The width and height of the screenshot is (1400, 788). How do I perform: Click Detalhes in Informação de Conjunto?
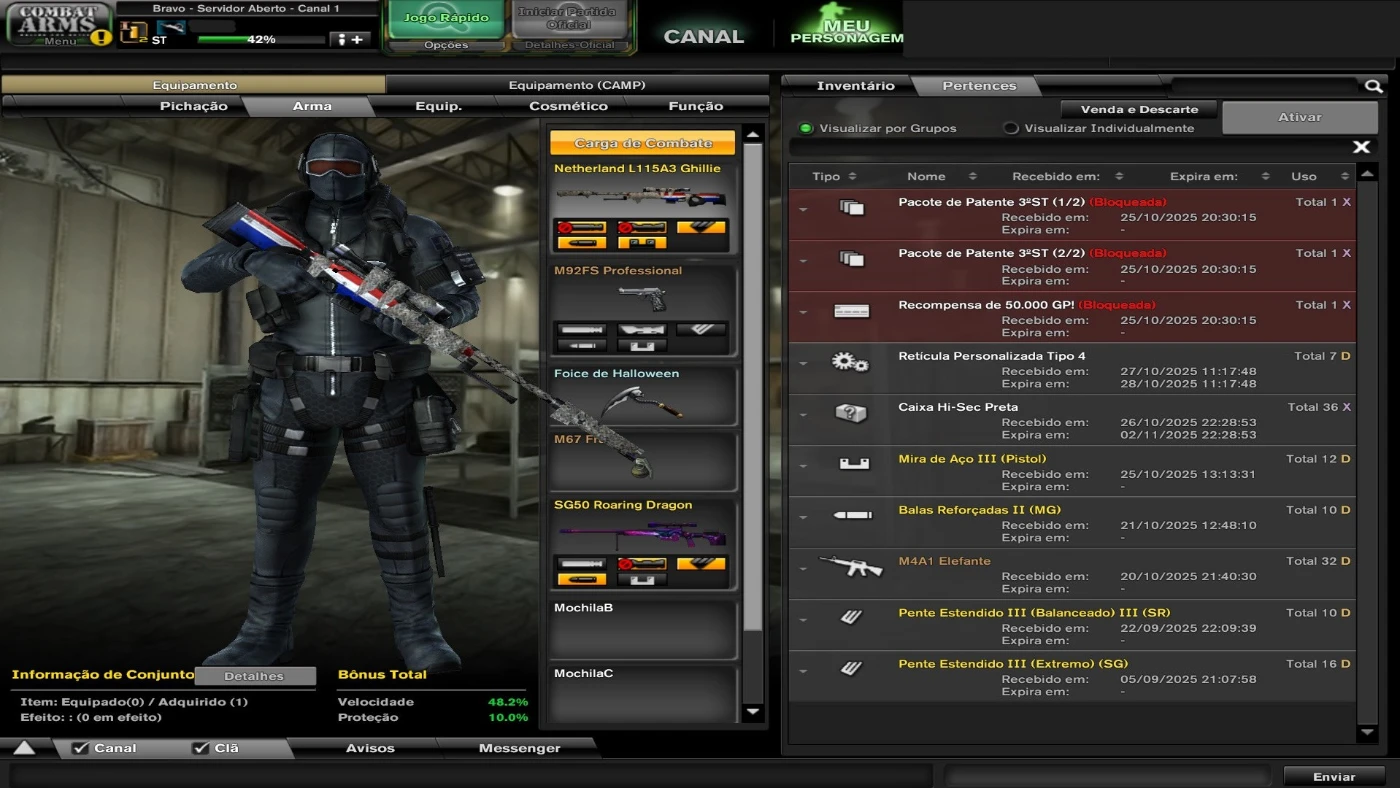255,676
